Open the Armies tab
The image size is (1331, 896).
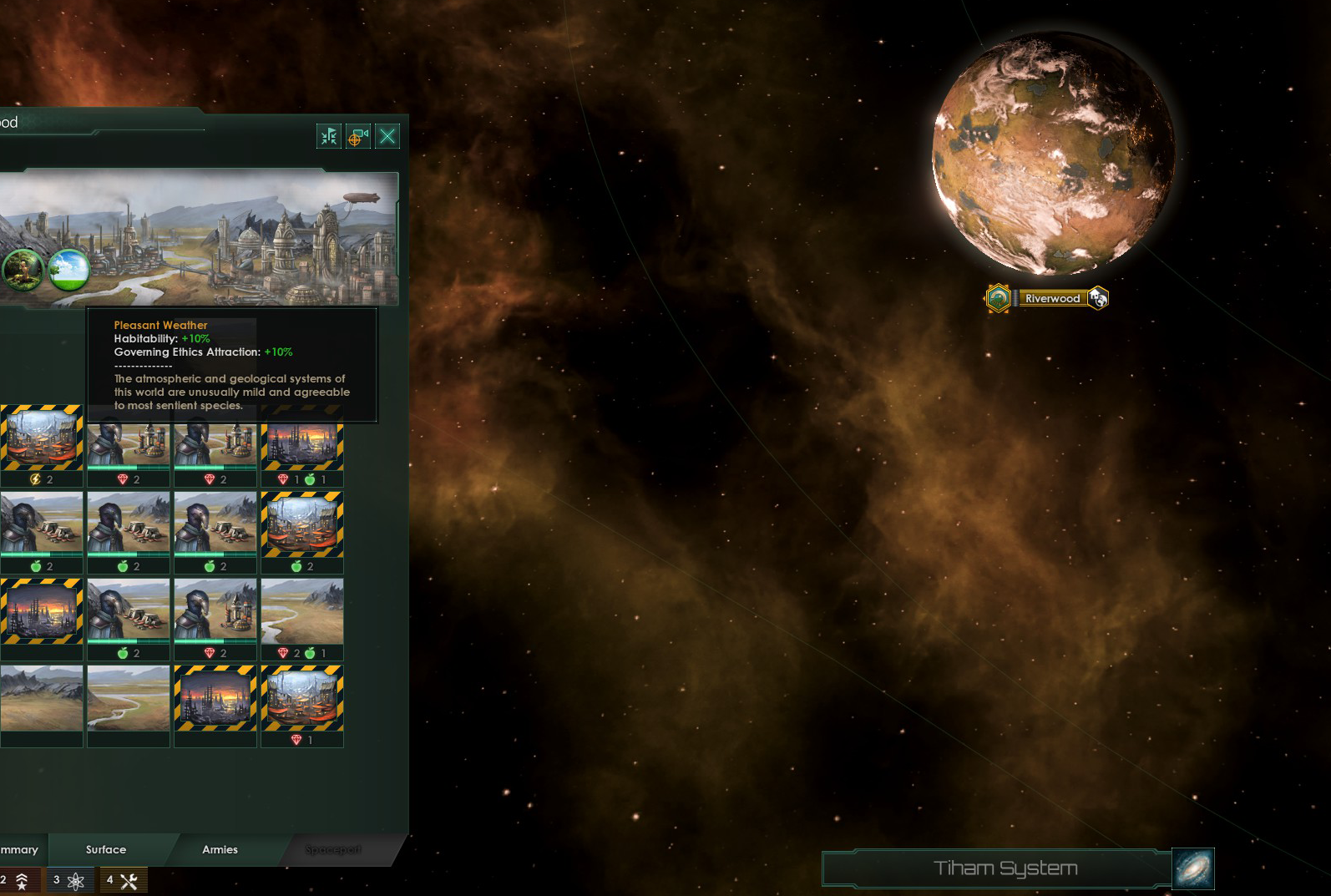point(220,849)
